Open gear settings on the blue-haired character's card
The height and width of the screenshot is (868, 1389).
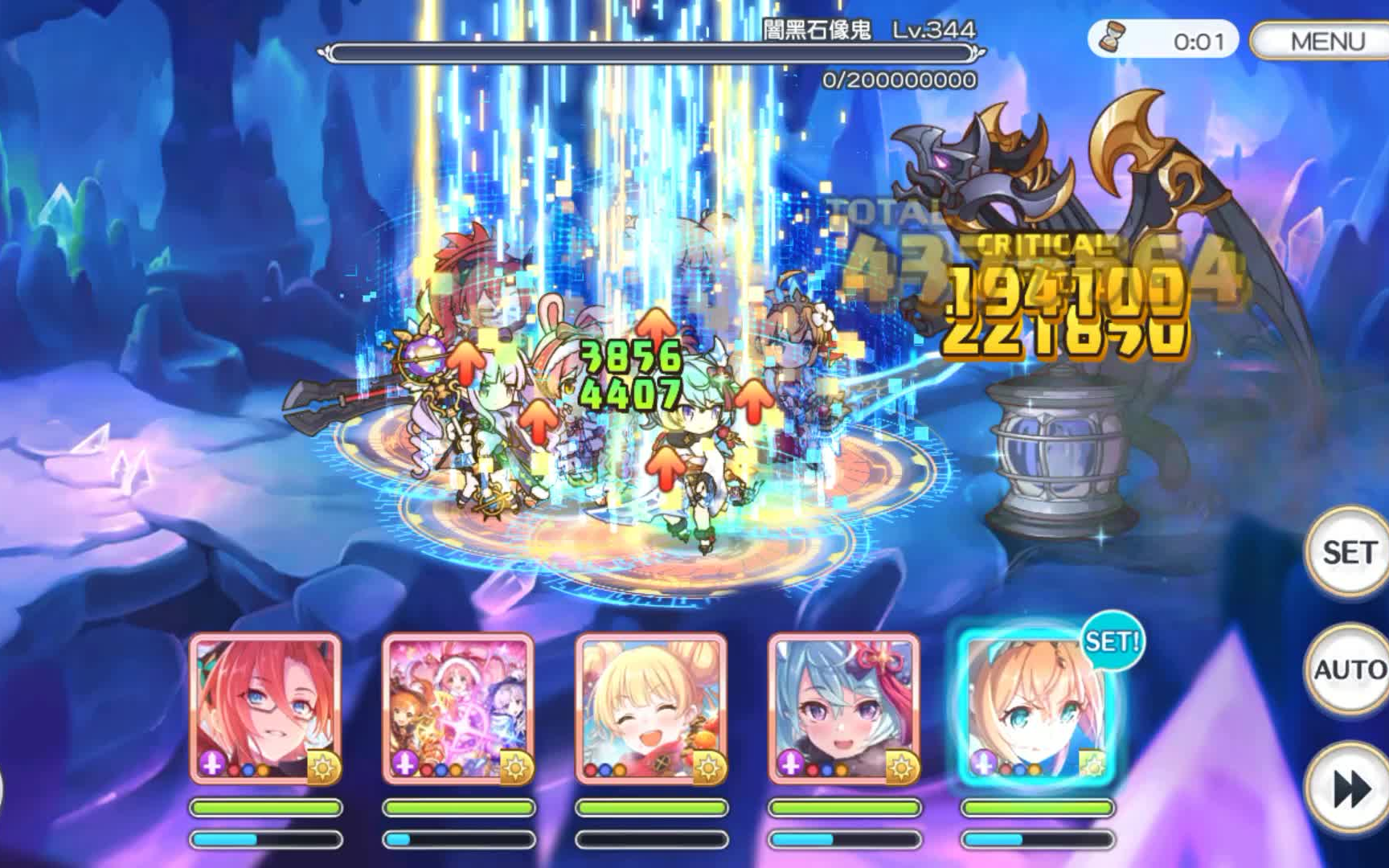click(900, 768)
